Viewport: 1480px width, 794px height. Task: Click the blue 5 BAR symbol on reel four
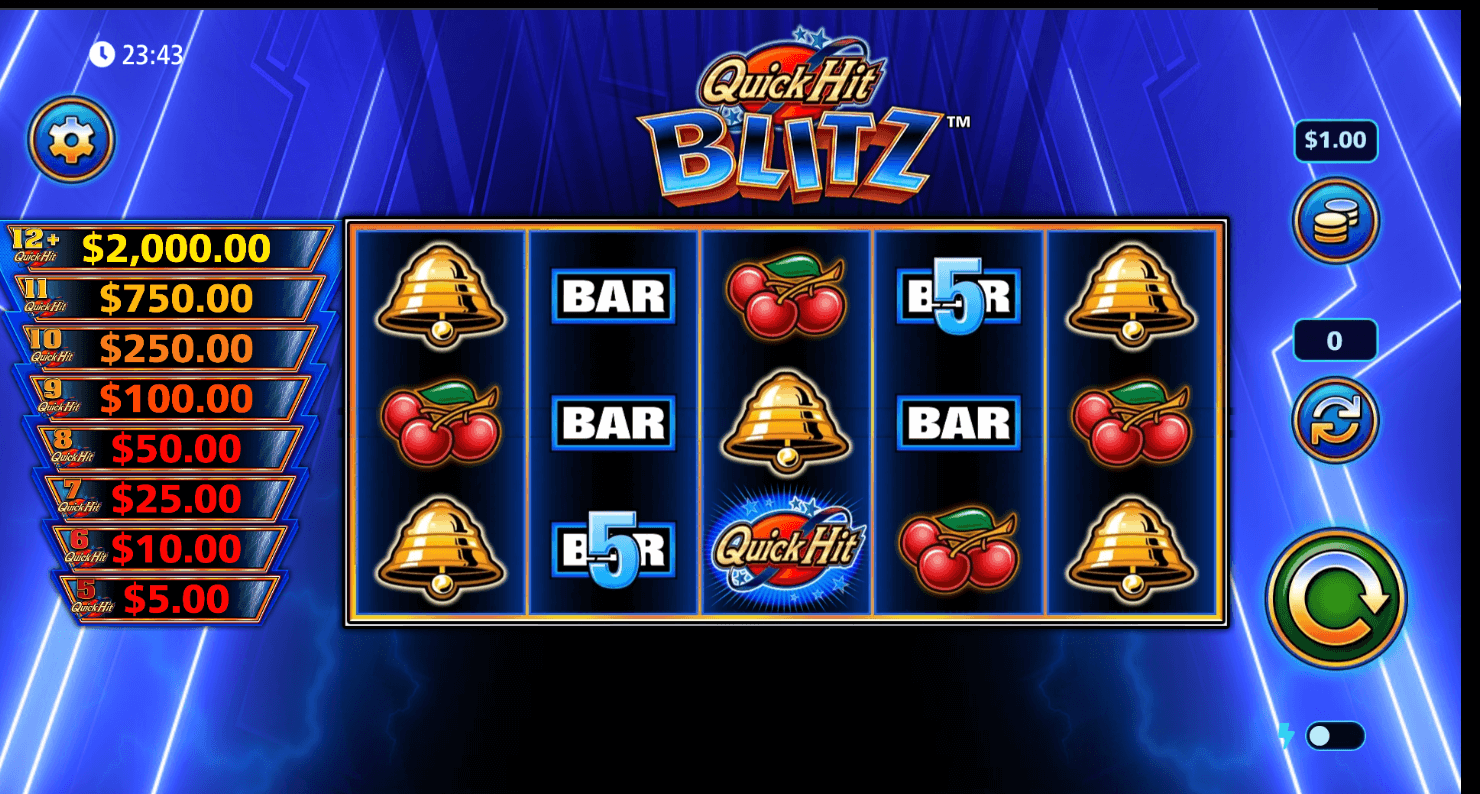pos(958,293)
